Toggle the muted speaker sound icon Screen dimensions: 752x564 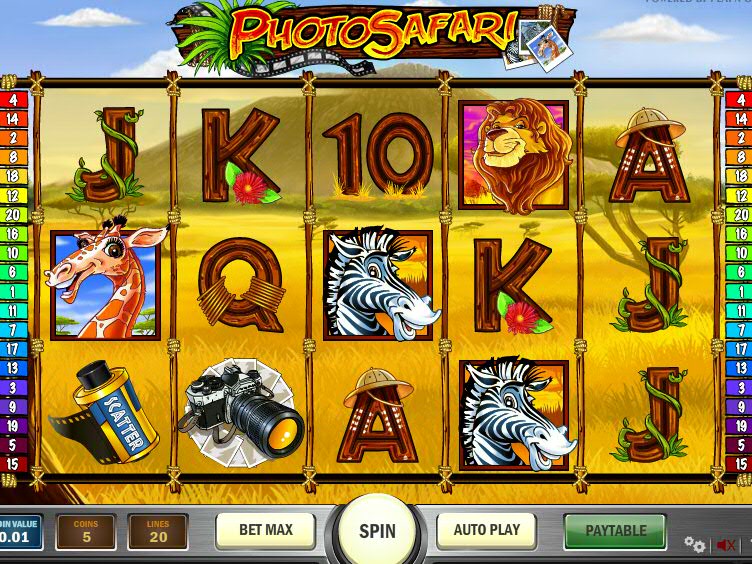pos(726,545)
